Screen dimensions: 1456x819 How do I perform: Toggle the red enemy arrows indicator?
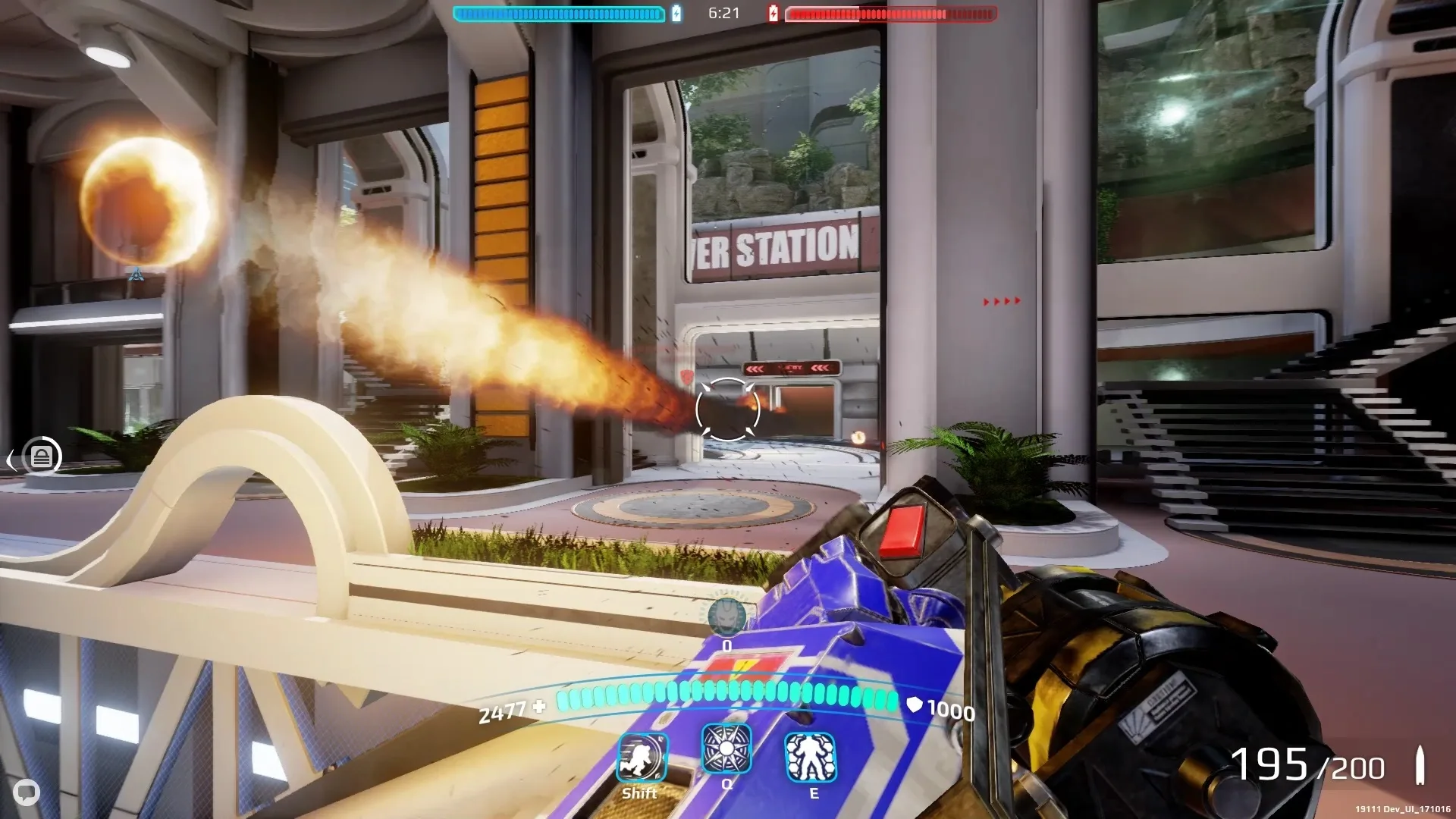1001,300
